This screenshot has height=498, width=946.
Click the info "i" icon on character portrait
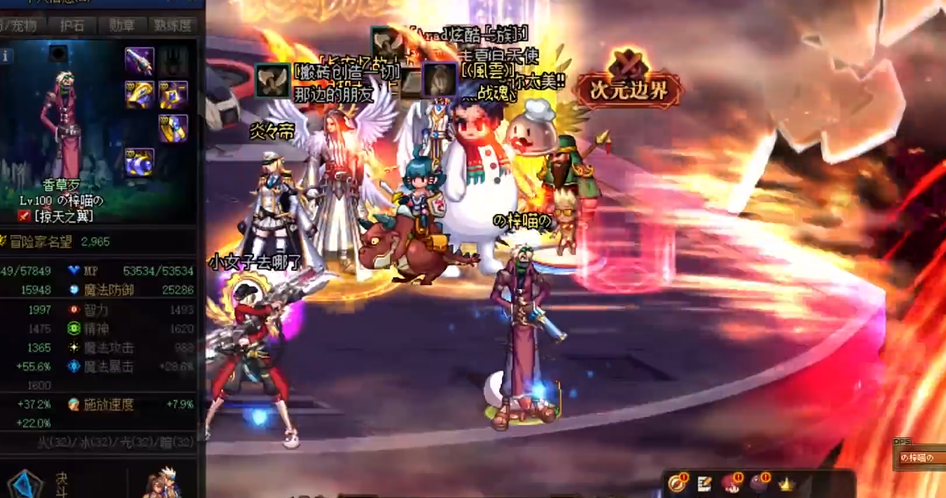(6, 57)
